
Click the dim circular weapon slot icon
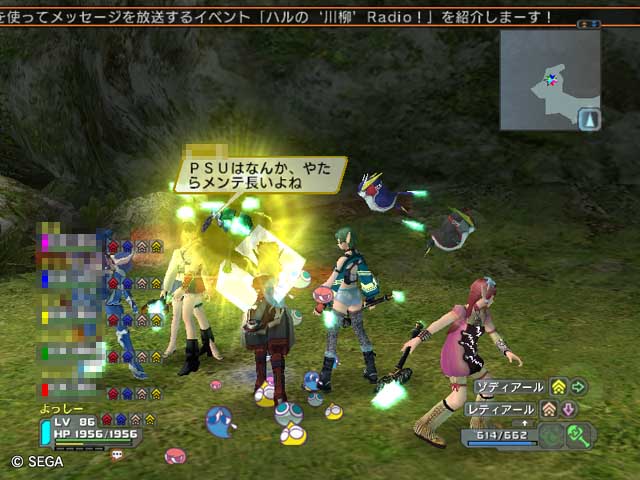549,436
